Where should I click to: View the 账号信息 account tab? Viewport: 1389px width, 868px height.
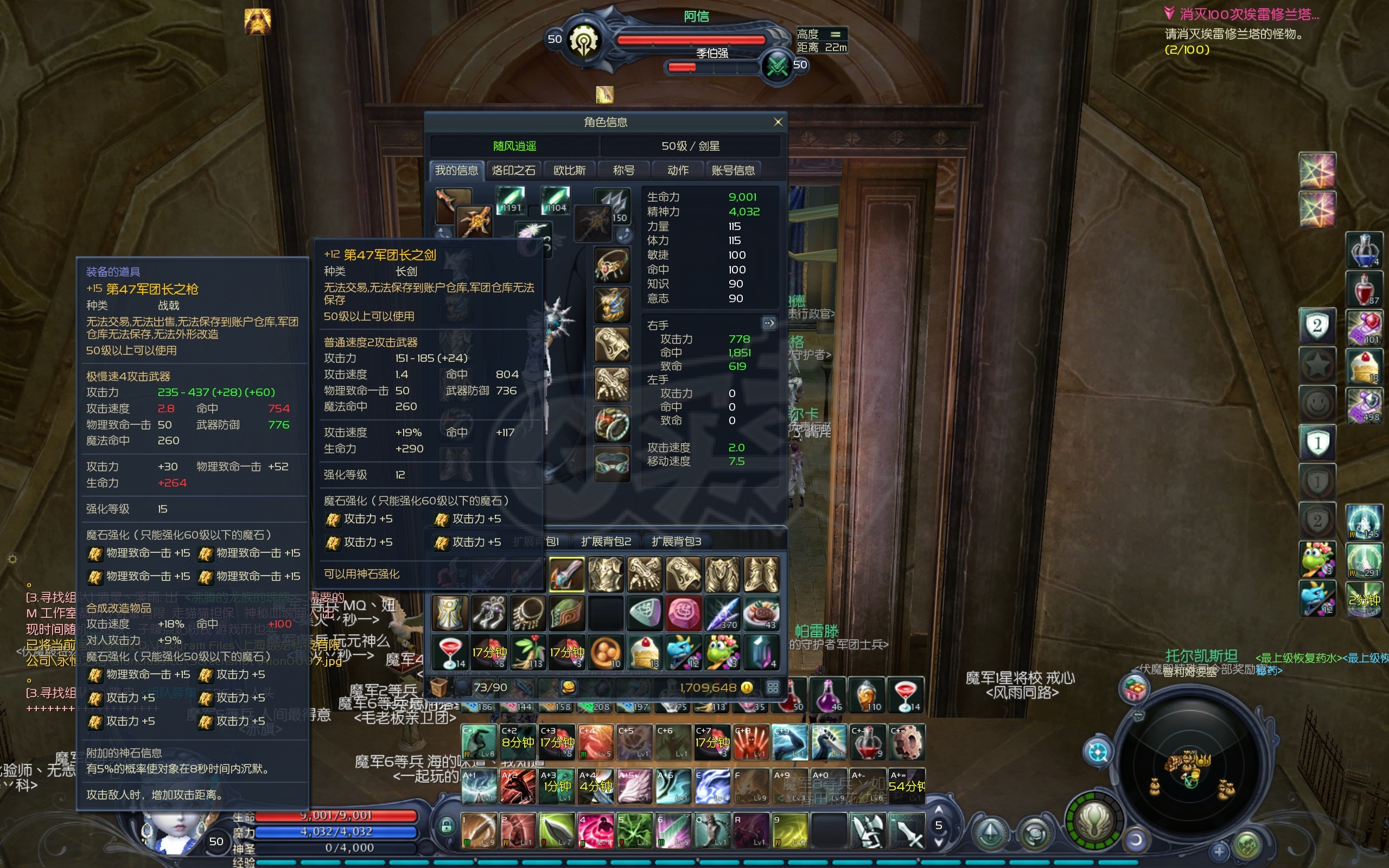pyautogui.click(x=733, y=170)
